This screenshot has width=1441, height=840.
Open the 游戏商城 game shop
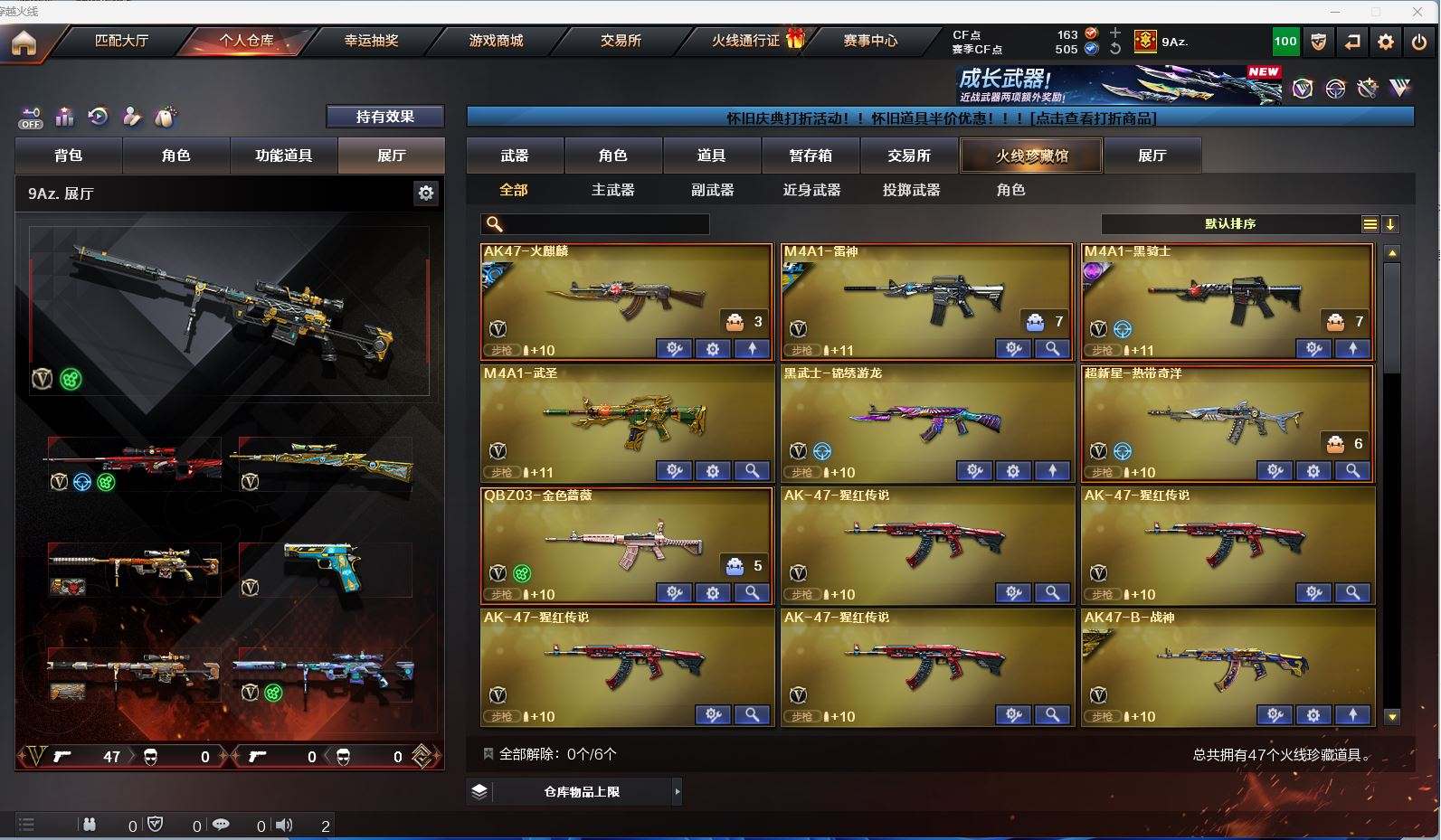tap(496, 41)
